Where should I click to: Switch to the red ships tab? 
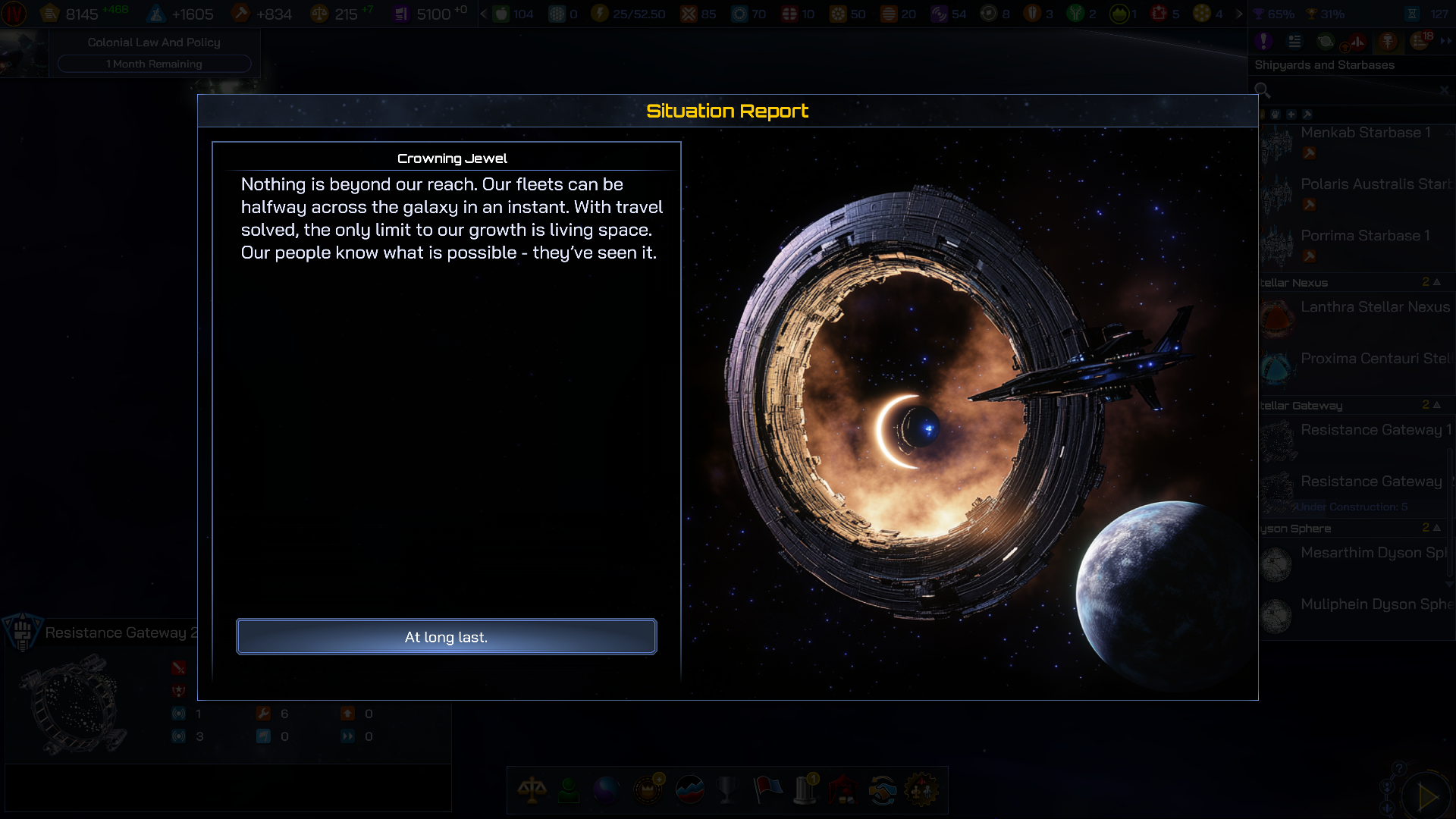coord(1357,42)
